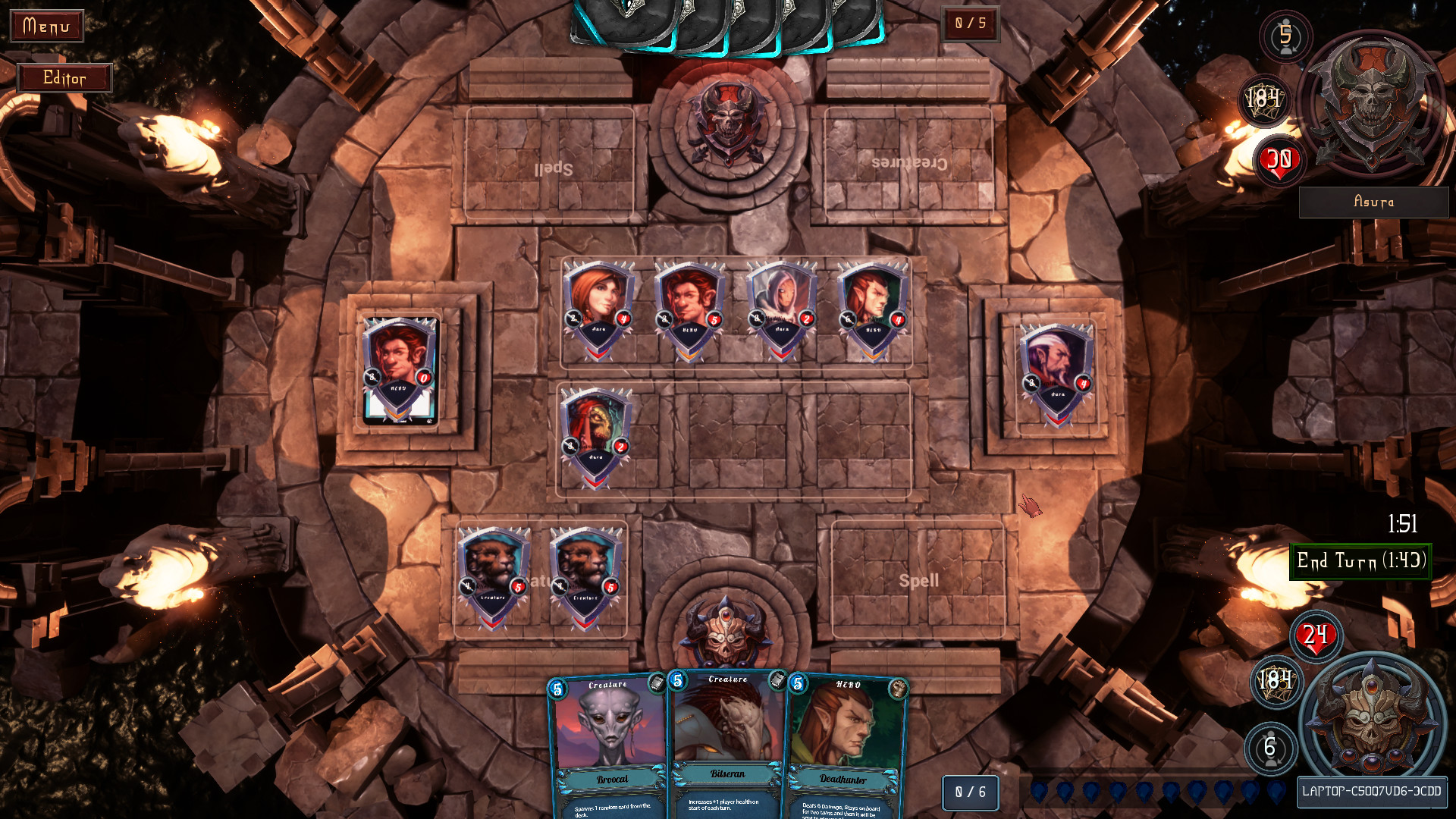Click the 0/6 counter box
Screen dimensions: 1456x819
(x=970, y=791)
